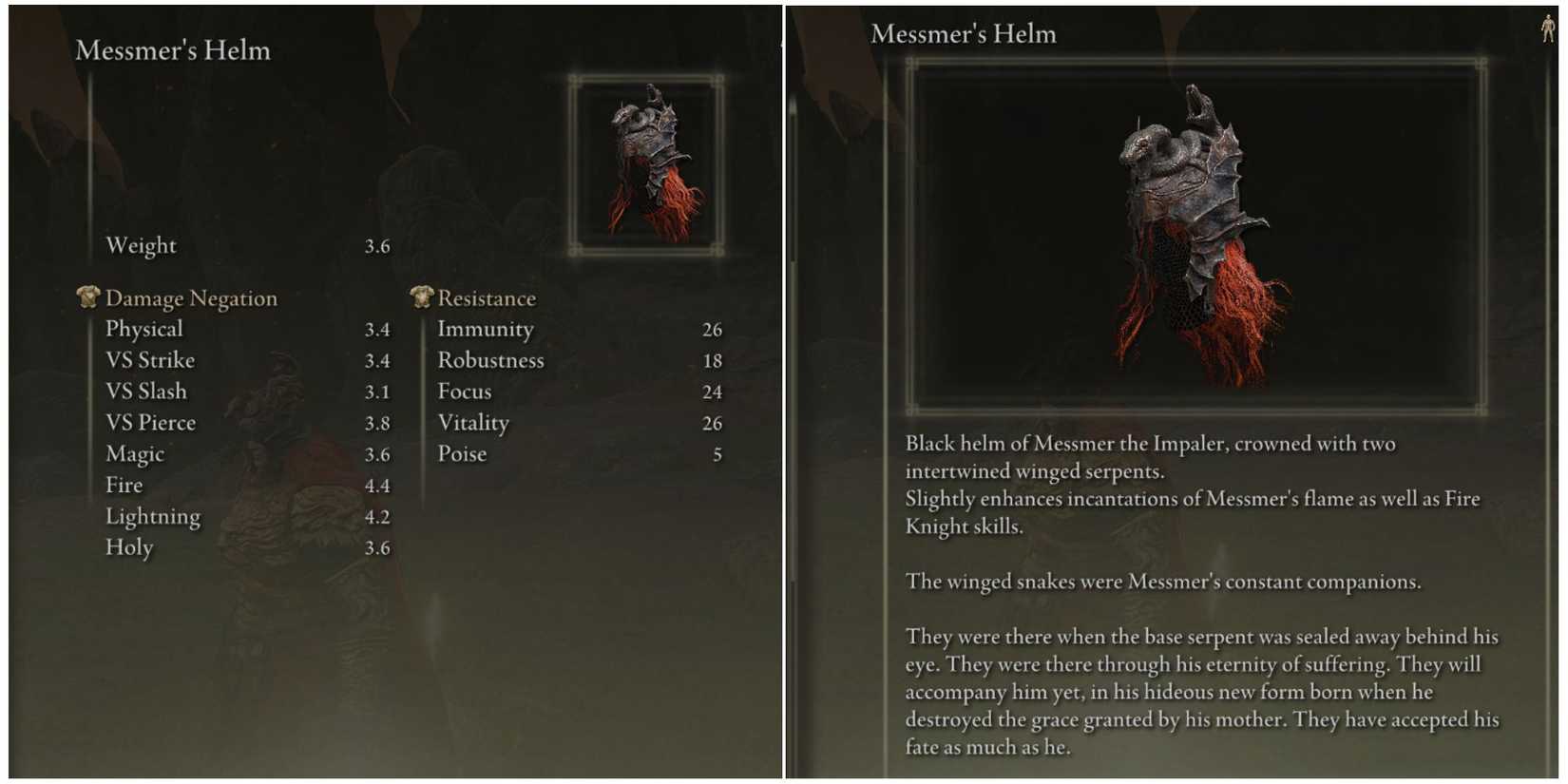Select the Messmer's Helm title on left panel
Screen dimensions: 1568x784
tap(172, 49)
